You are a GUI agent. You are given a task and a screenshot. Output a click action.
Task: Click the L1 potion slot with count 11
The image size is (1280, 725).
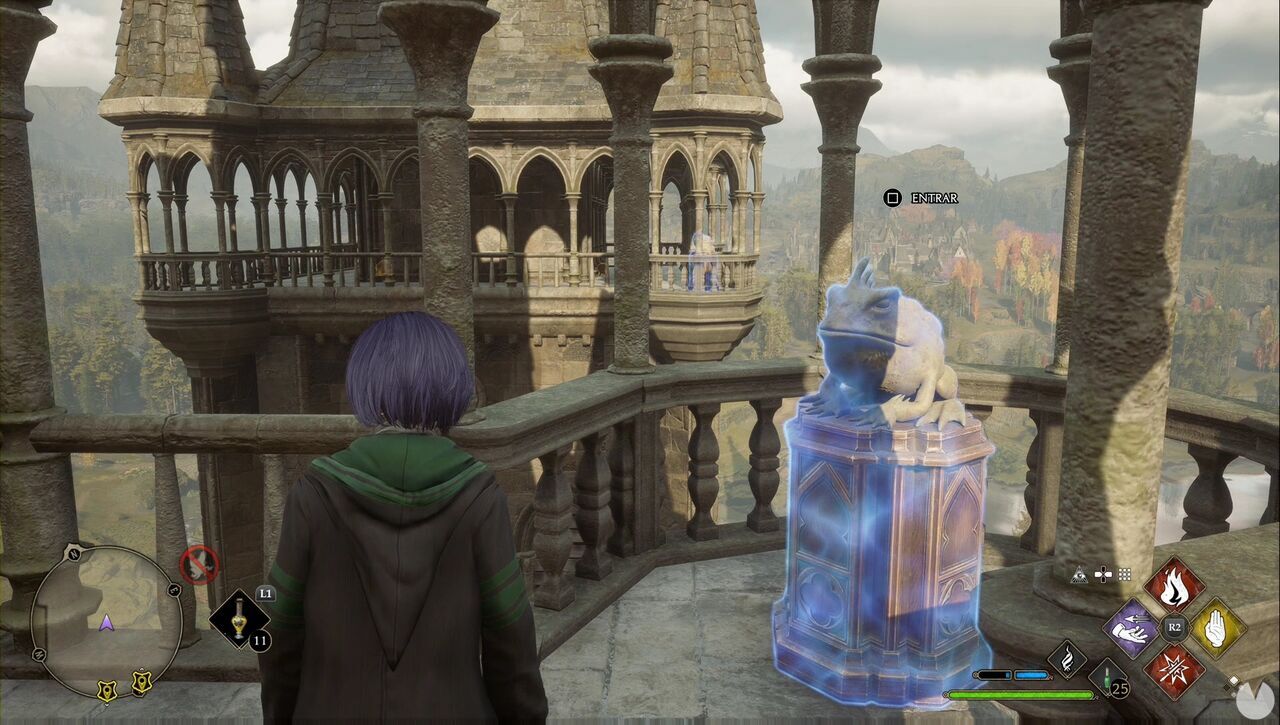[x=241, y=619]
